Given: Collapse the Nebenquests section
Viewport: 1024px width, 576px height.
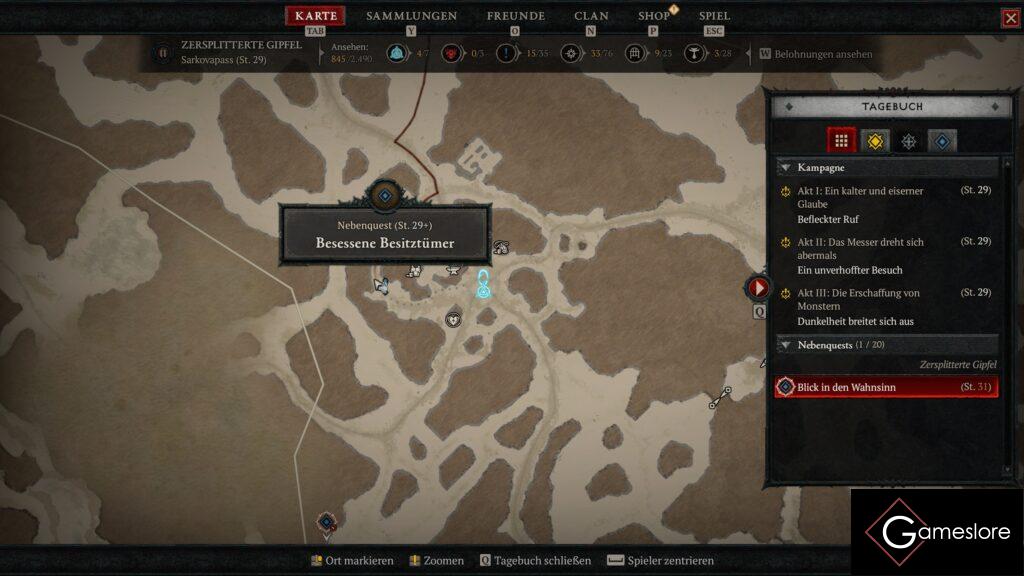Looking at the screenshot, I should 786,345.
